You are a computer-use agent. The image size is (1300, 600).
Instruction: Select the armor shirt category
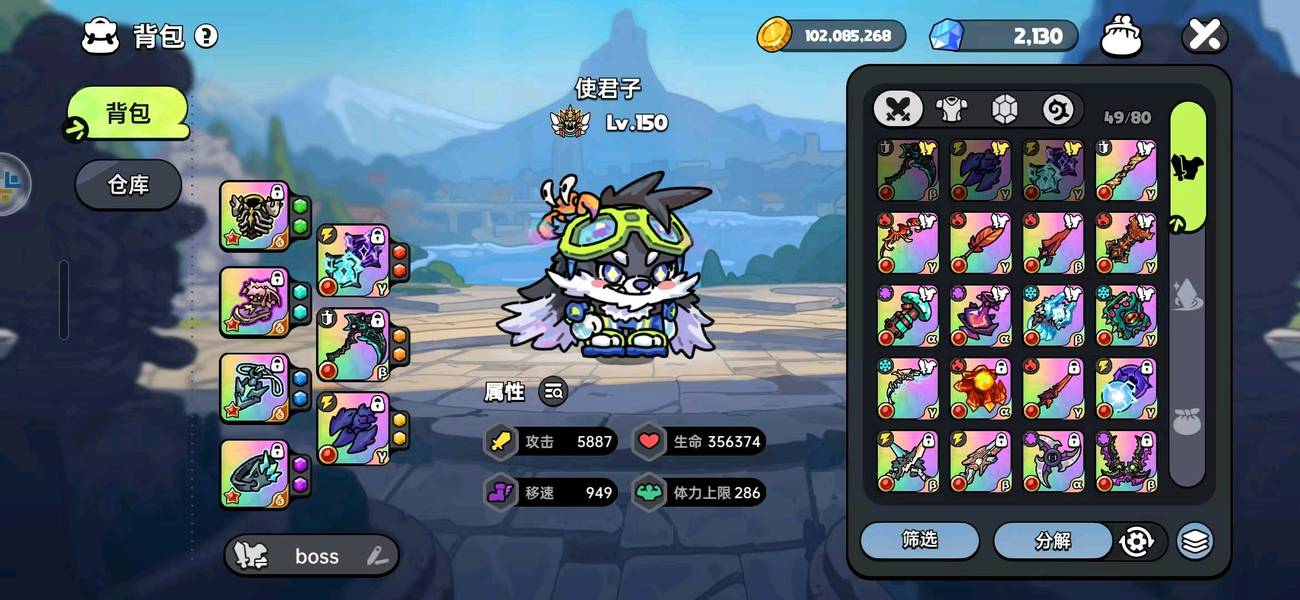pos(950,109)
